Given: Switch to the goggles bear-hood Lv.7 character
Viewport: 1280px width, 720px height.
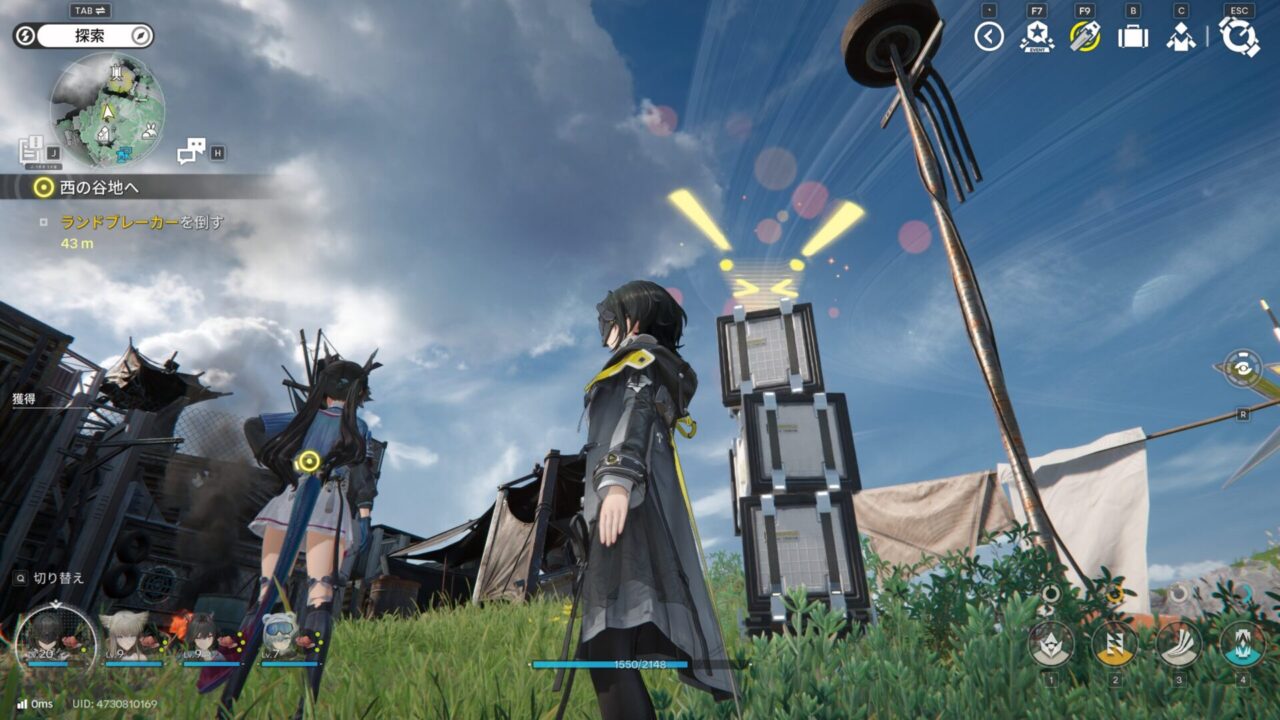Looking at the screenshot, I should pos(283,636).
